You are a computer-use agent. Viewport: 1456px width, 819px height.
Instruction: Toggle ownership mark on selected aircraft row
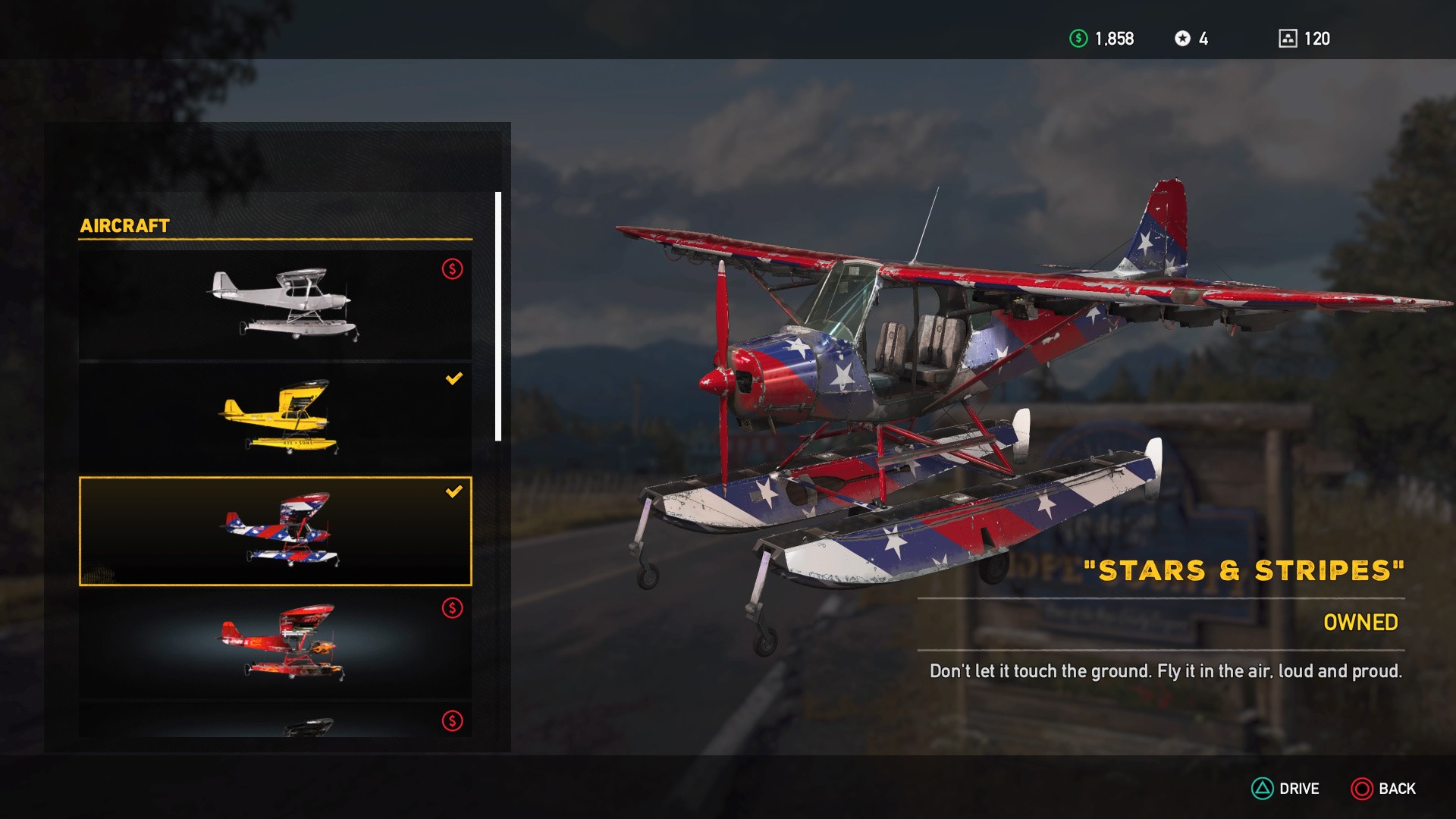click(454, 494)
